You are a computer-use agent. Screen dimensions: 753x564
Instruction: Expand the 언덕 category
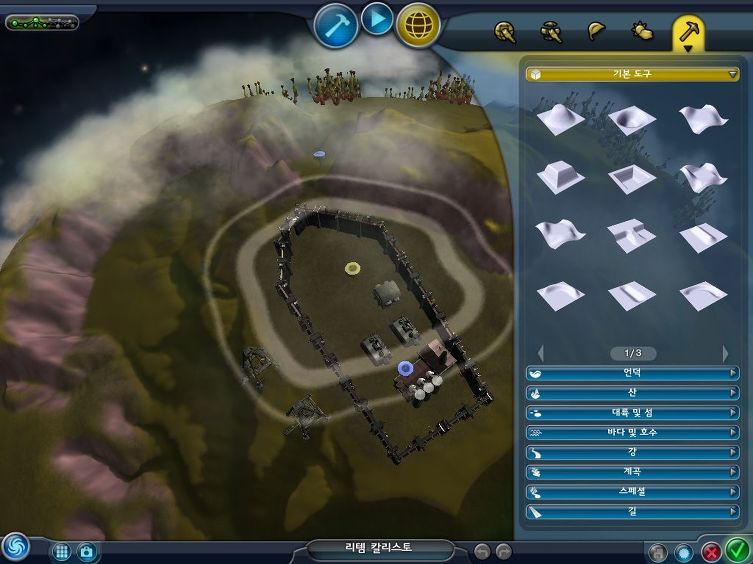click(632, 373)
